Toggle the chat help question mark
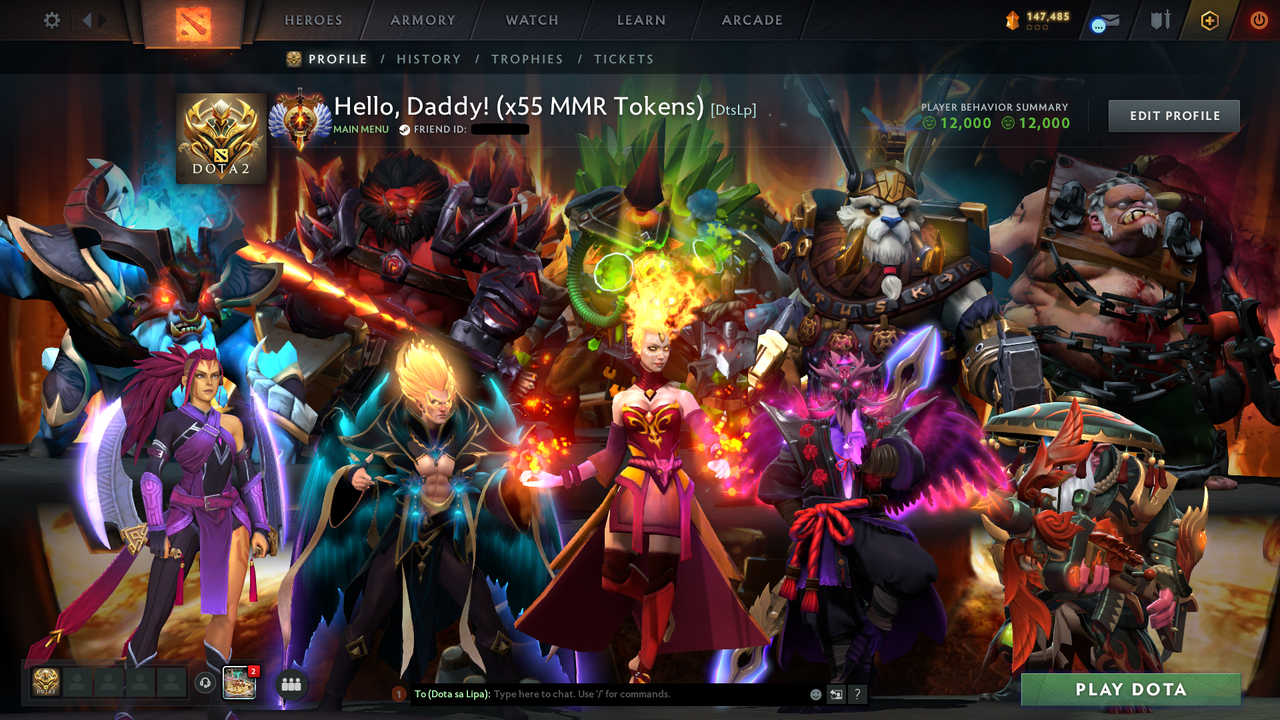Screen dimensions: 1280x720 [x=857, y=693]
